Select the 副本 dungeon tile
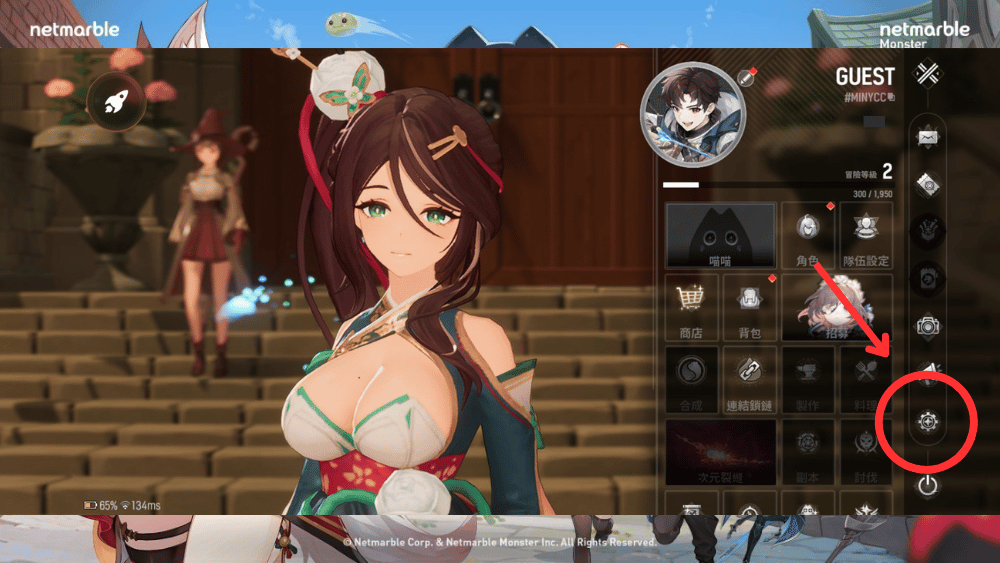 tap(808, 451)
